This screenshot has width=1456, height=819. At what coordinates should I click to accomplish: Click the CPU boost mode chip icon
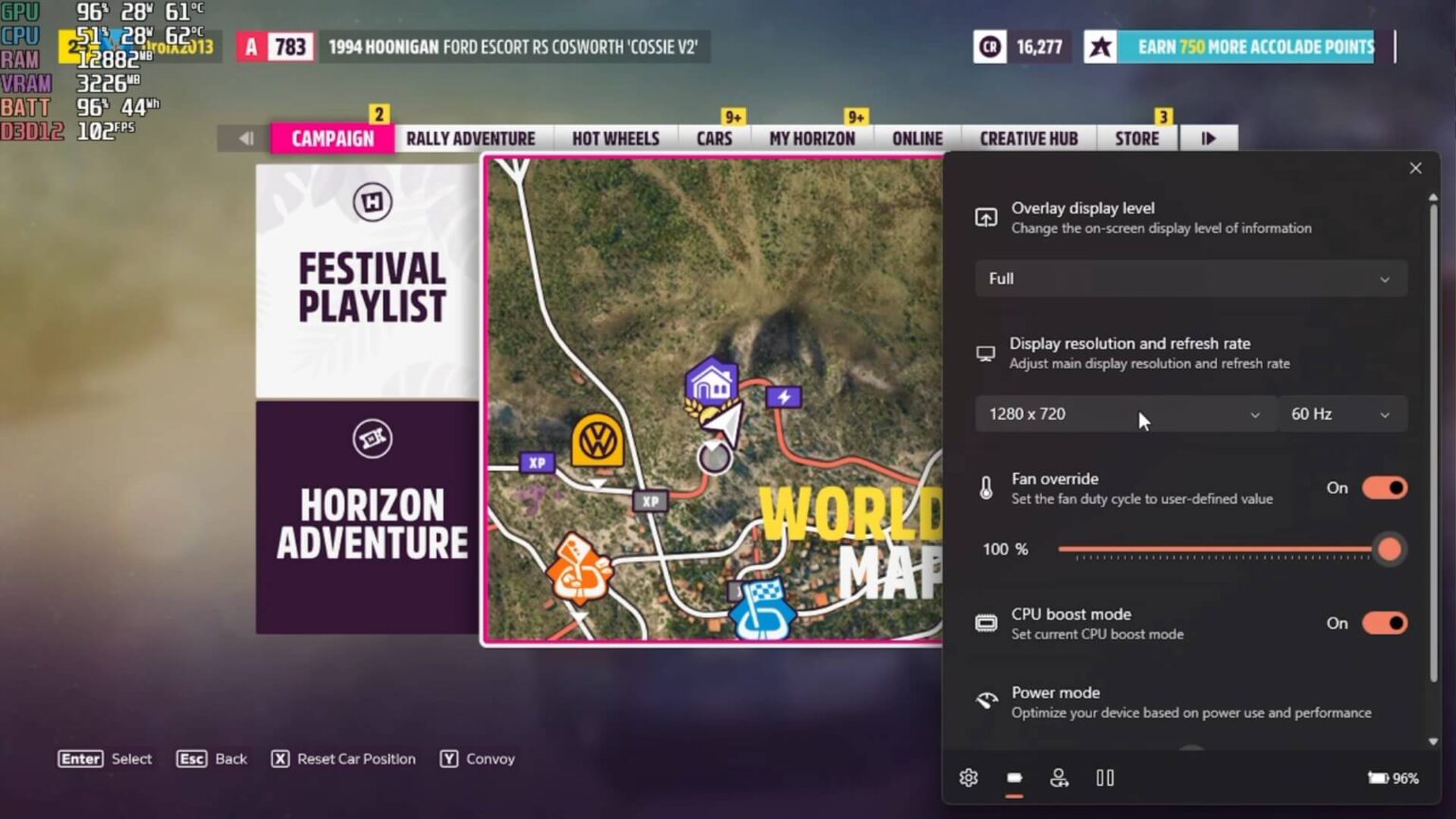(986, 623)
